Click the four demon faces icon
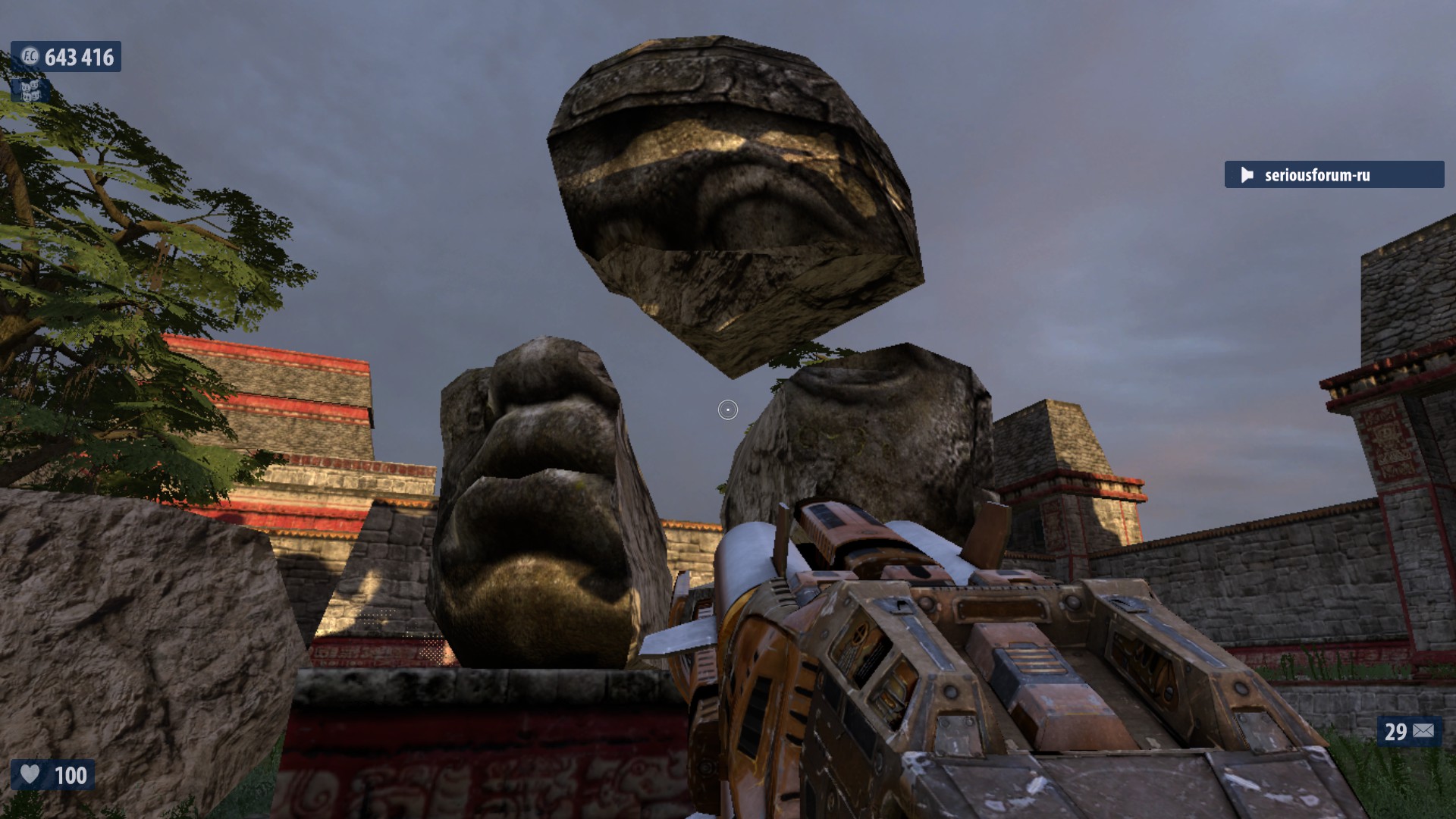Viewport: 1456px width, 819px height. [x=30, y=90]
